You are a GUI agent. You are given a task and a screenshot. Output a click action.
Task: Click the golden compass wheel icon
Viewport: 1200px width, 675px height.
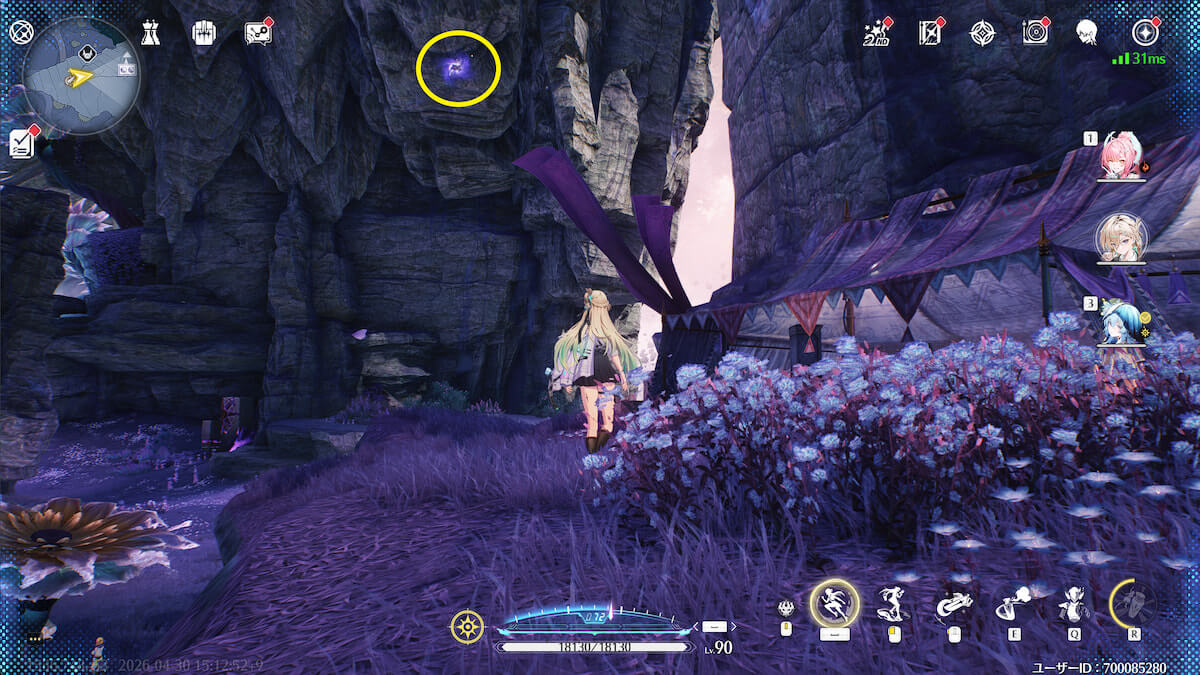[467, 627]
